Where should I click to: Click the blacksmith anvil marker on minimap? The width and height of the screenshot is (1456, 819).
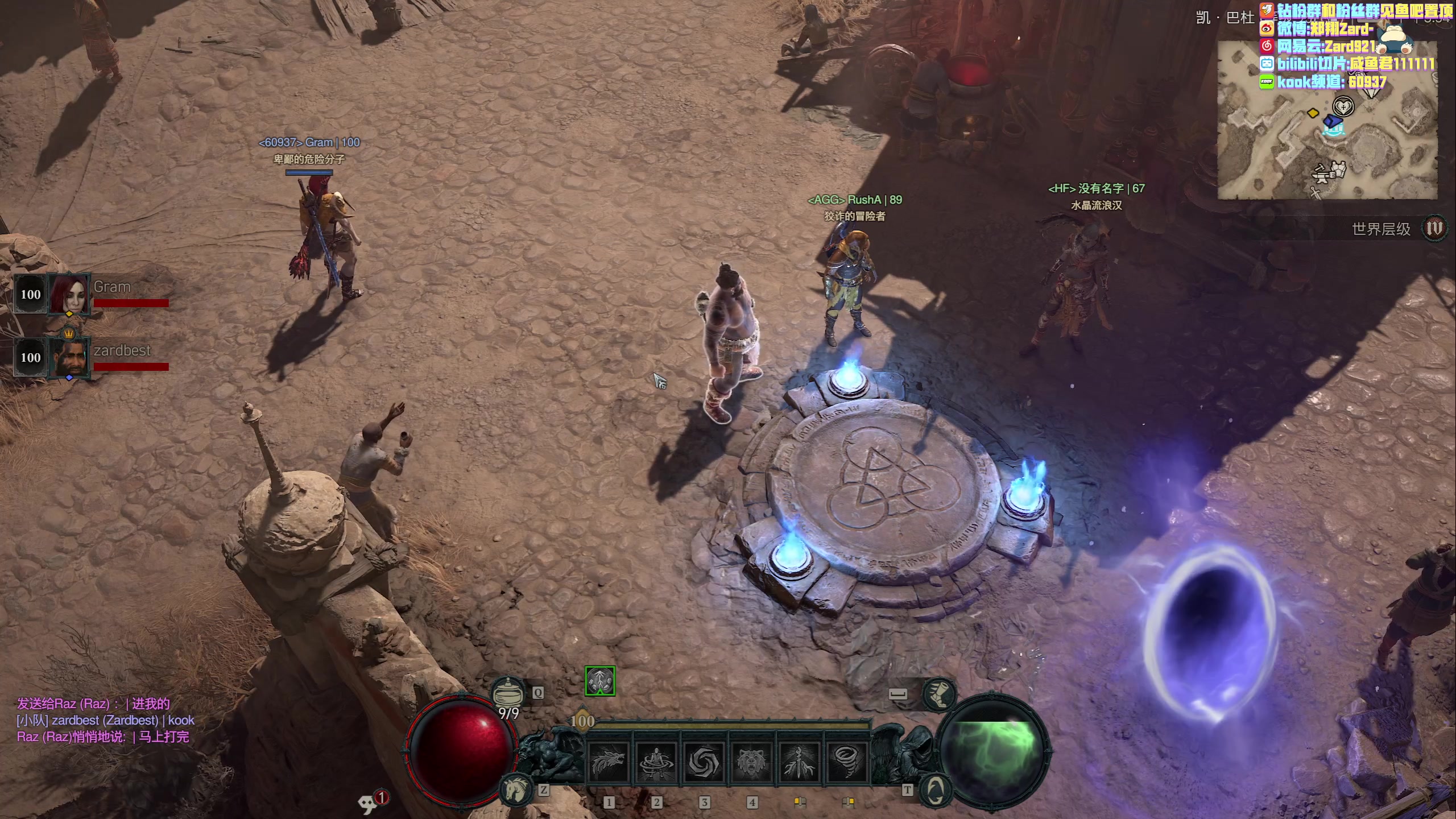(1329, 172)
